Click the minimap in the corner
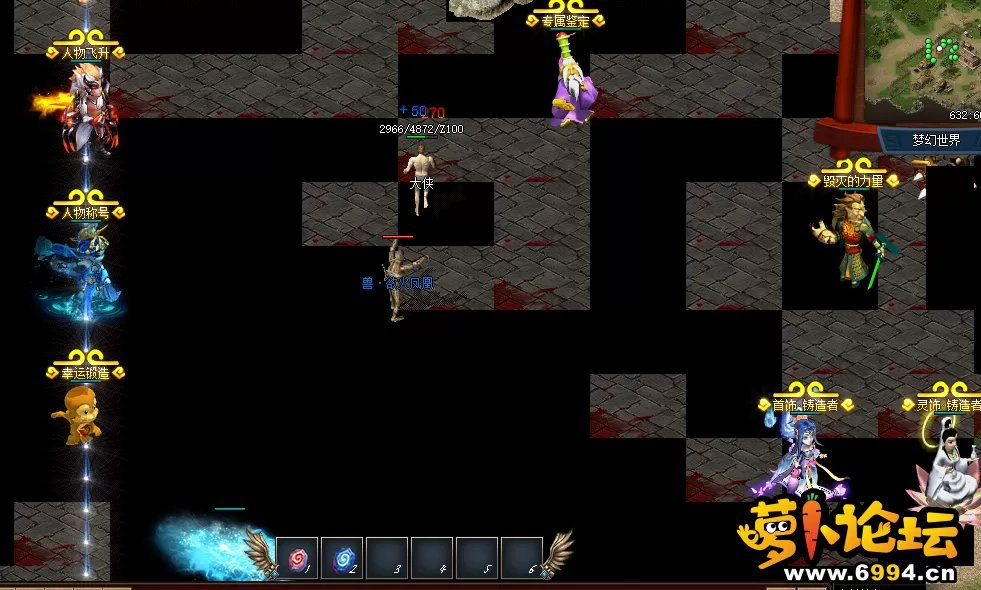 click(x=922, y=58)
